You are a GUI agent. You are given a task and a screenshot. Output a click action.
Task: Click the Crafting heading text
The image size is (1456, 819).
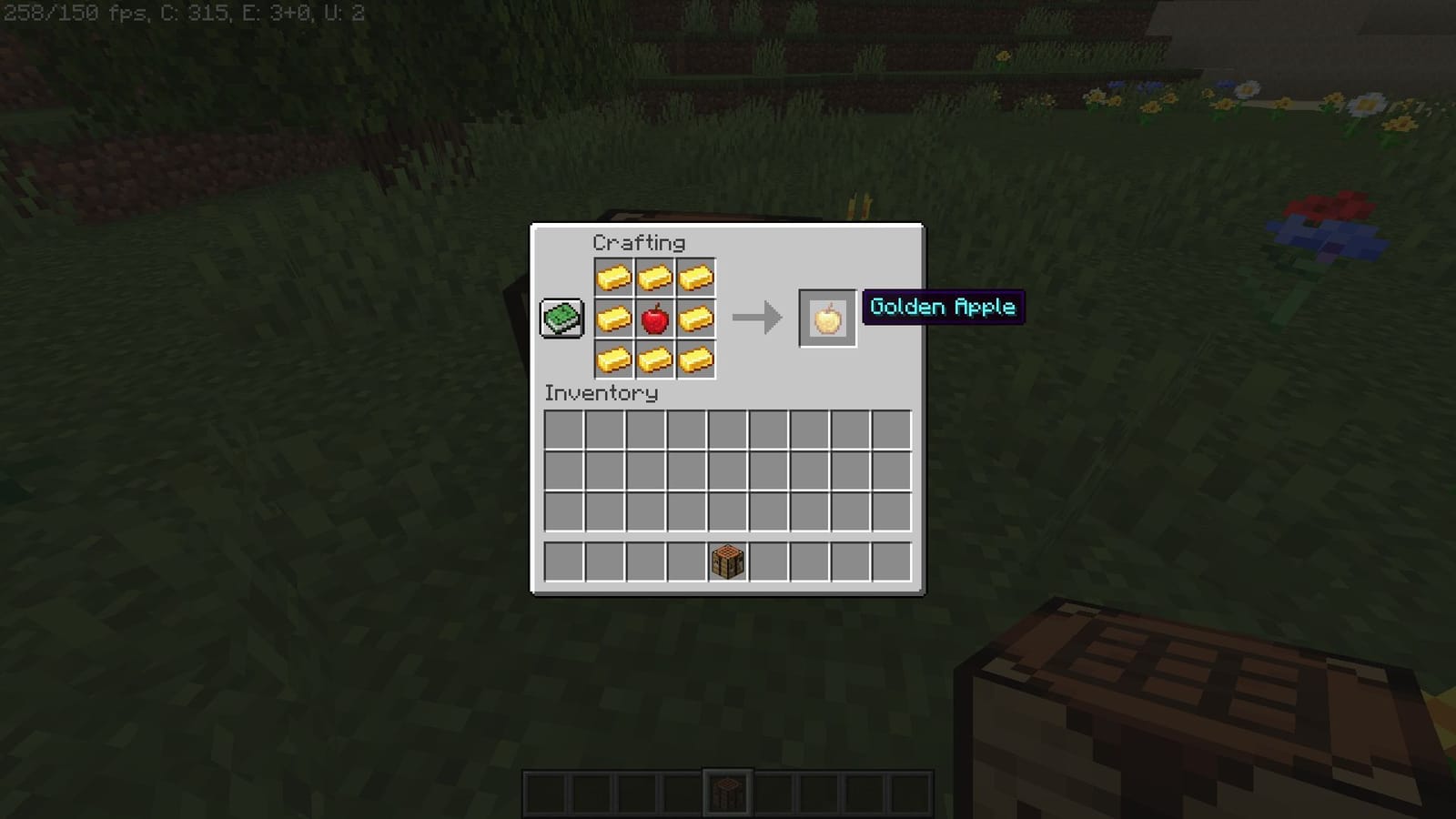[x=639, y=242]
